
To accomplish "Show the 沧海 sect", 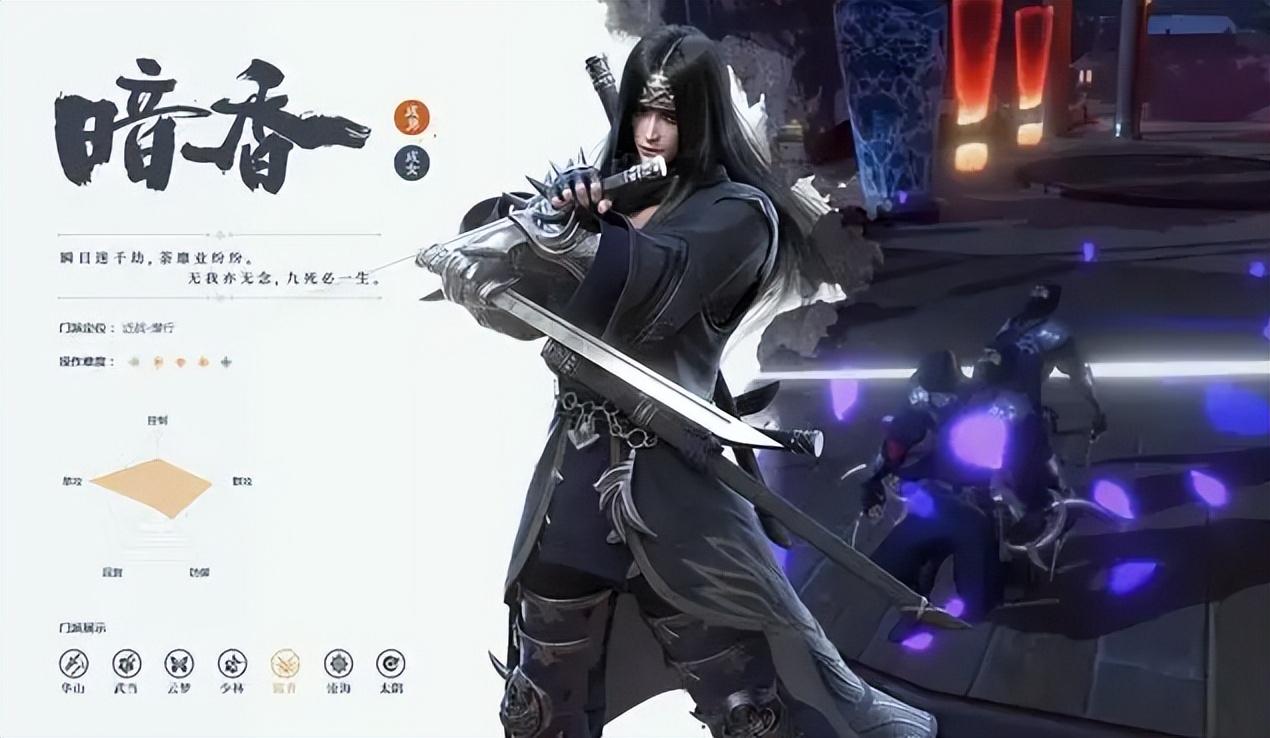I will tap(338, 663).
